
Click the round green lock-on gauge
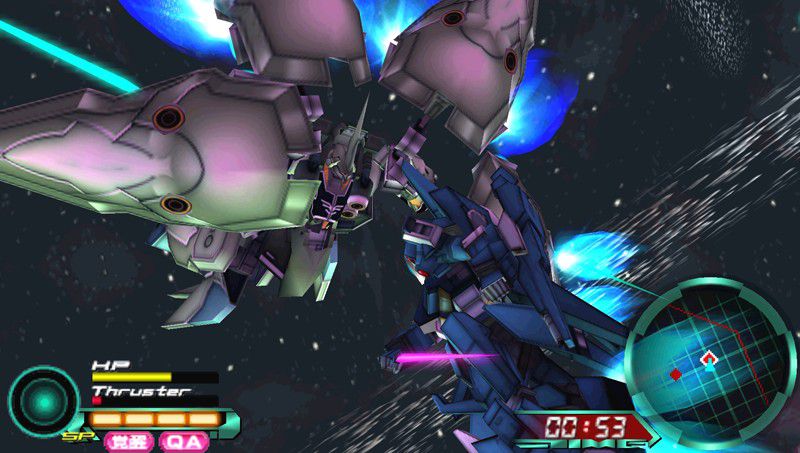pyautogui.click(x=43, y=400)
